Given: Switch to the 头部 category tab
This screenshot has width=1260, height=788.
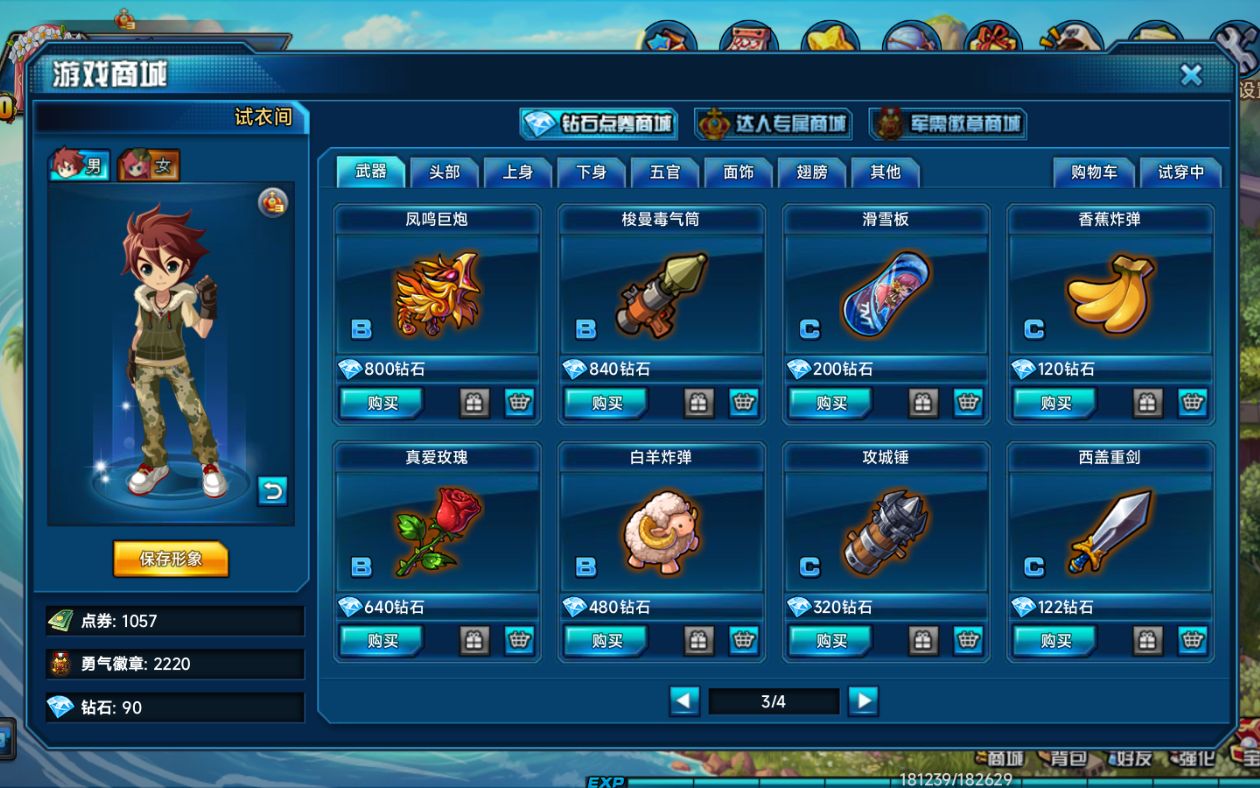Looking at the screenshot, I should tap(444, 172).
